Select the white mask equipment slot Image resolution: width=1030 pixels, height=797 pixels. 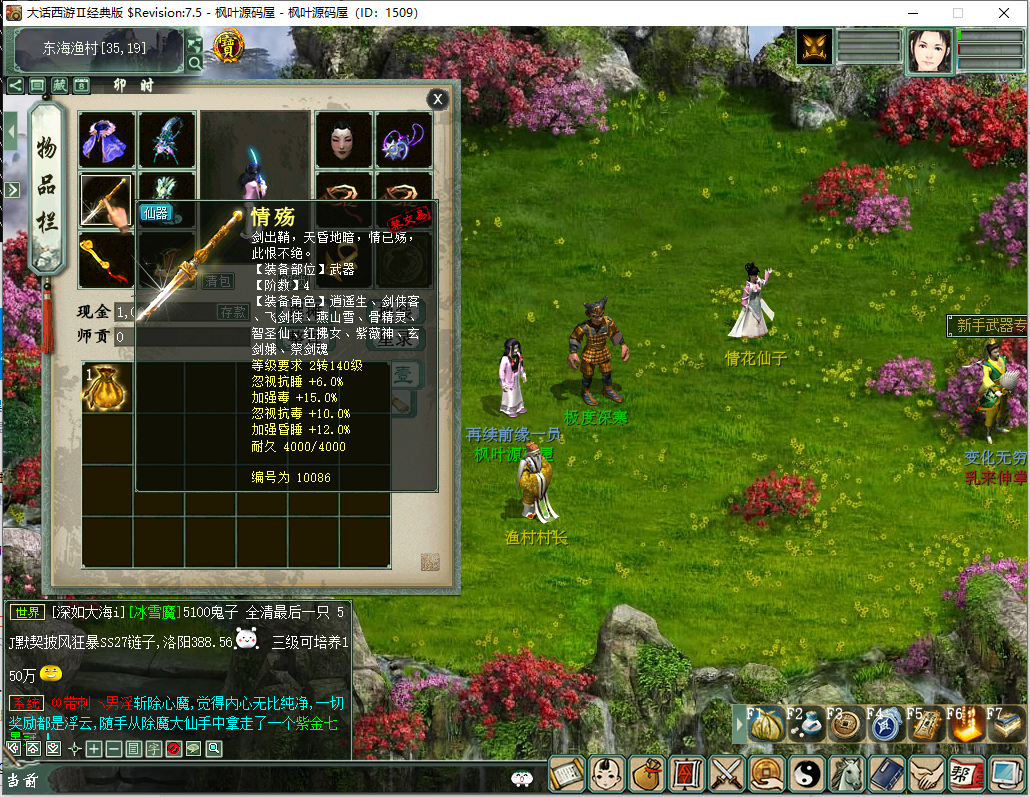(343, 139)
